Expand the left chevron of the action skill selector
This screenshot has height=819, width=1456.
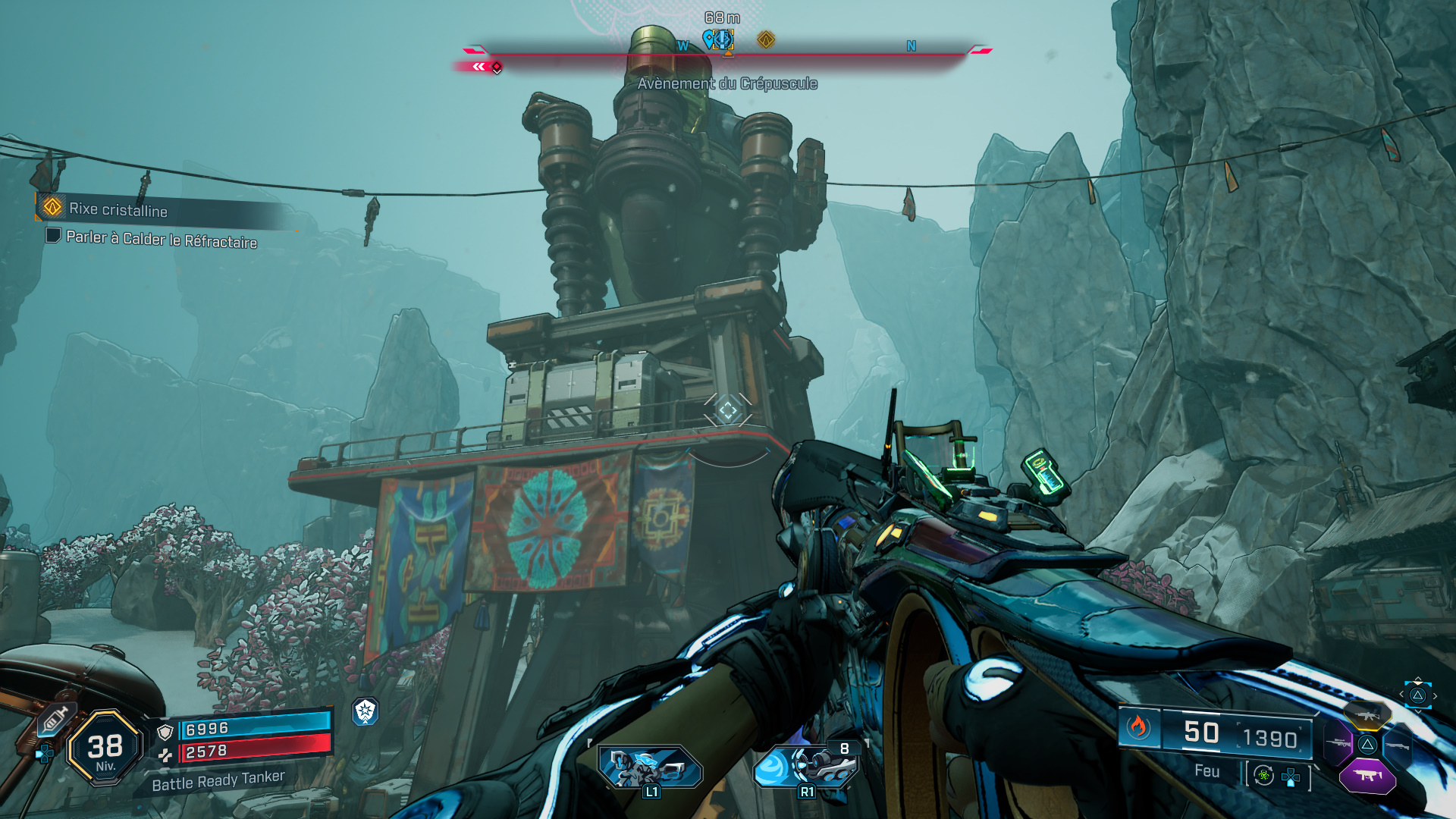[x=1401, y=694]
